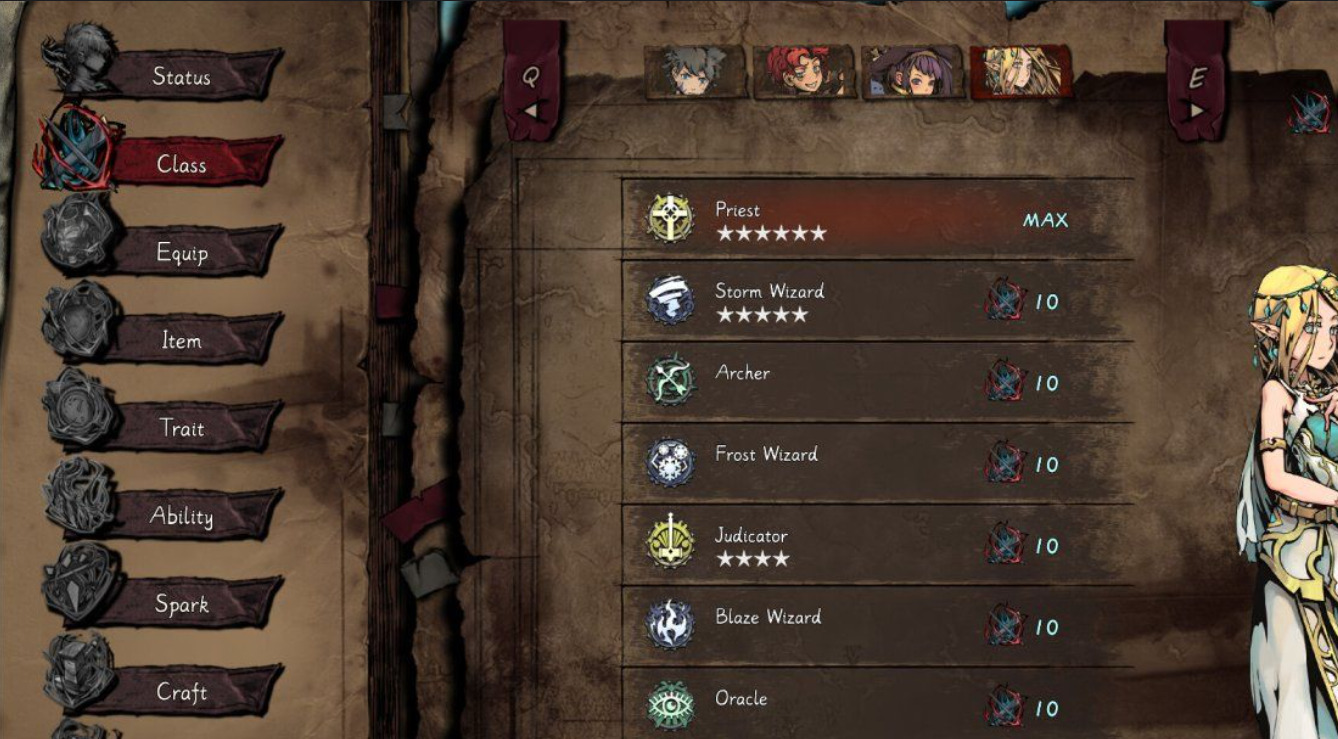Pick the Archer class row
1338x739 pixels.
(876, 382)
